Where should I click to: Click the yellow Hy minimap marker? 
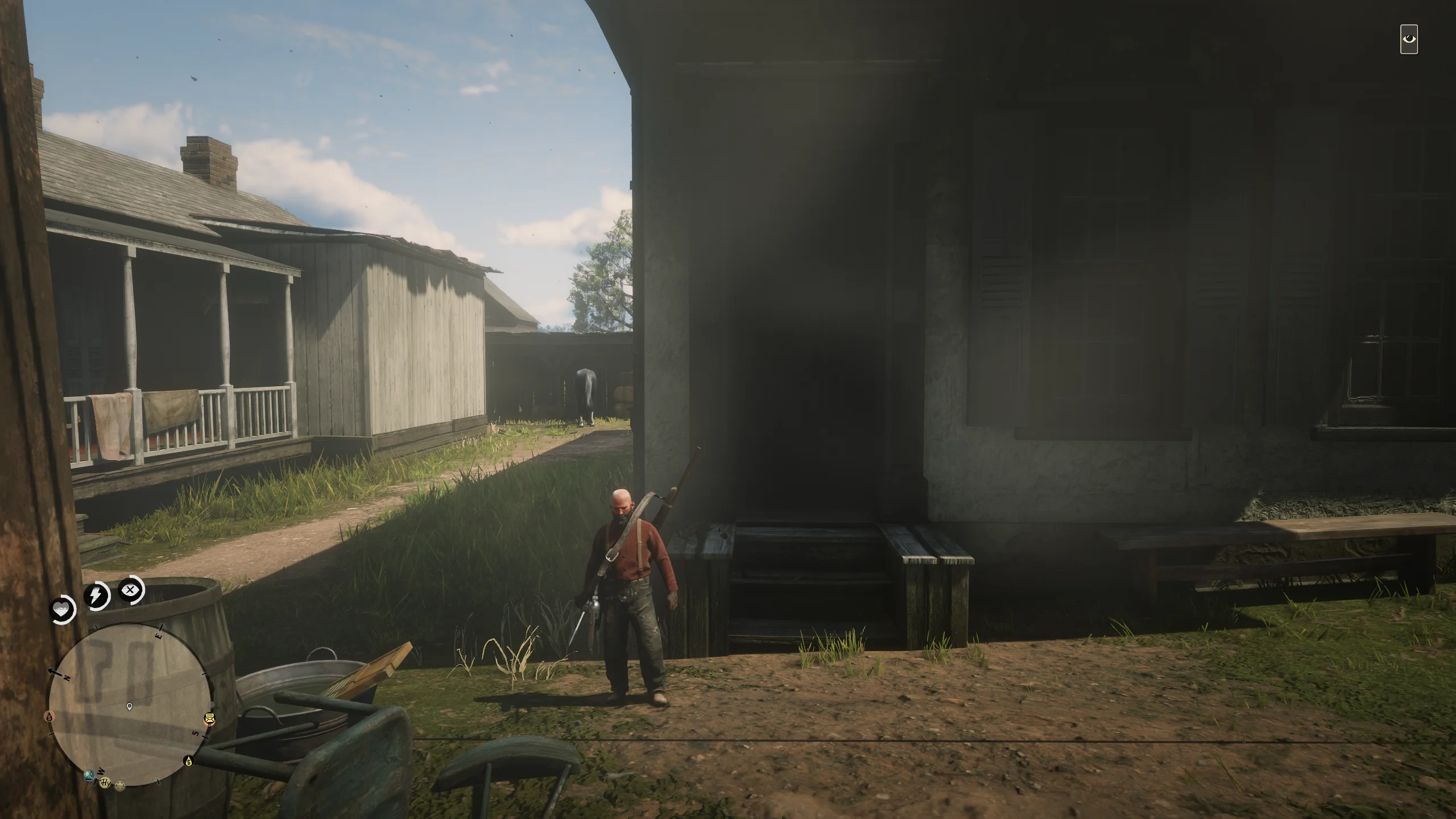pyautogui.click(x=105, y=783)
